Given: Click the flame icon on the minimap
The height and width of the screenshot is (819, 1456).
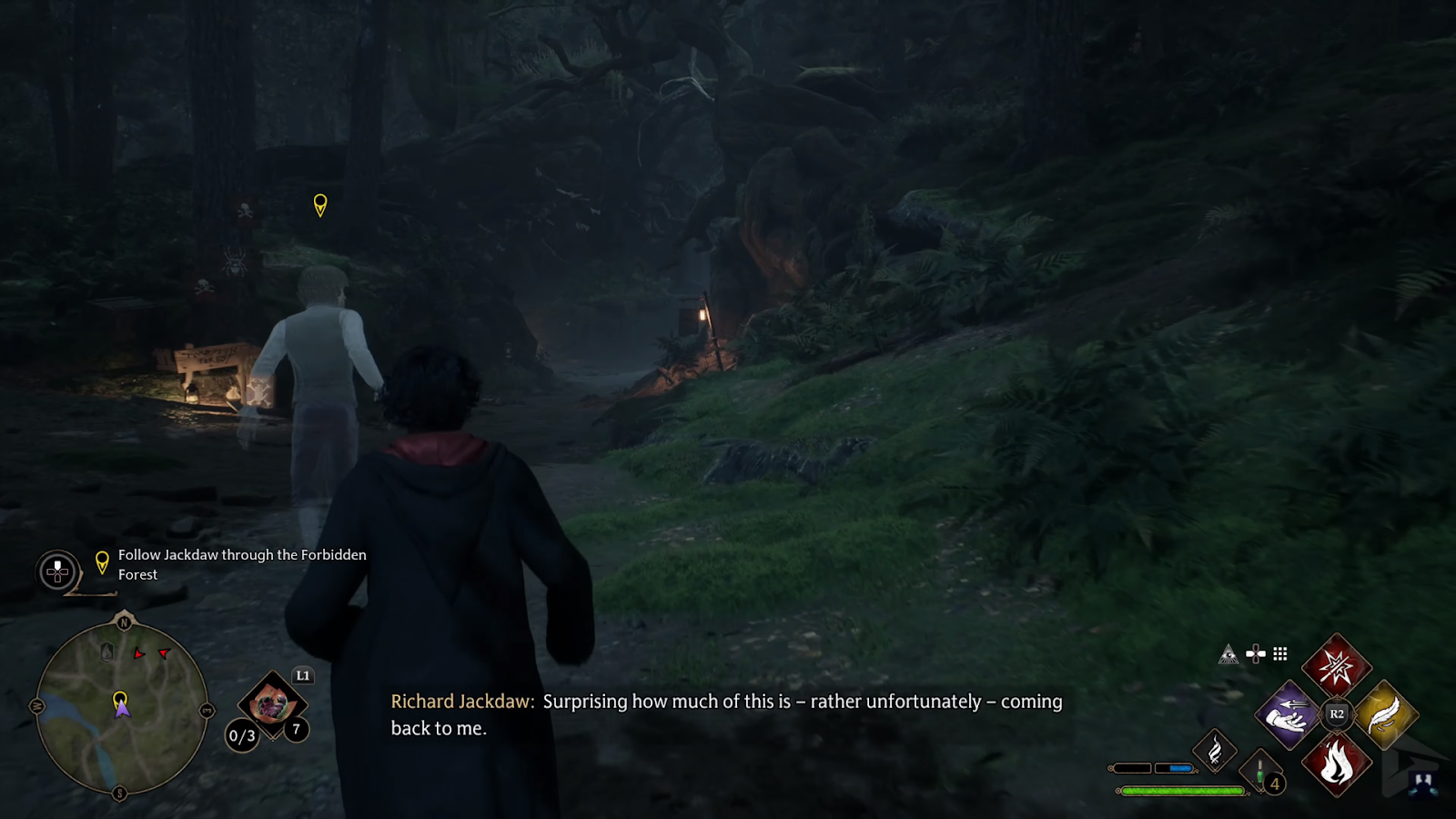Looking at the screenshot, I should tap(106, 652).
